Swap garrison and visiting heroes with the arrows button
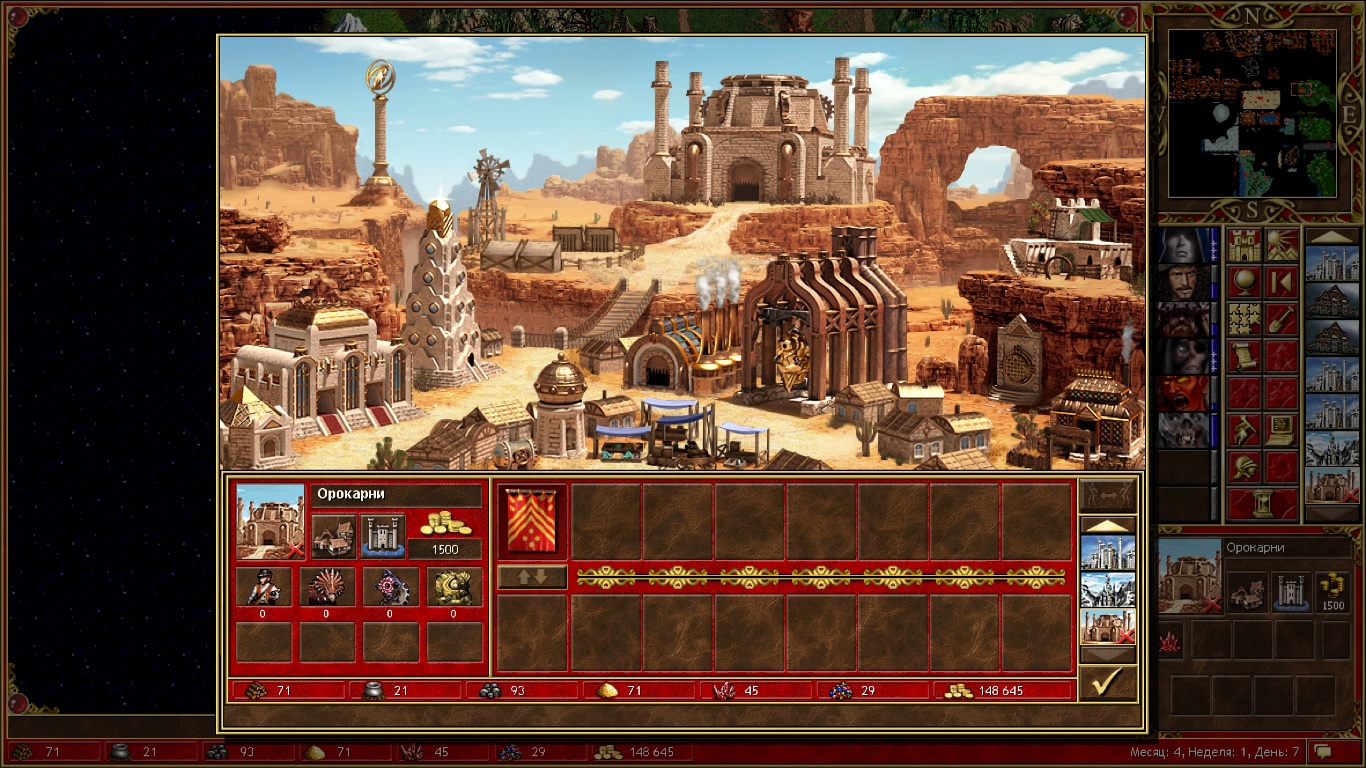Screen dimensions: 1366x768 (532, 577)
